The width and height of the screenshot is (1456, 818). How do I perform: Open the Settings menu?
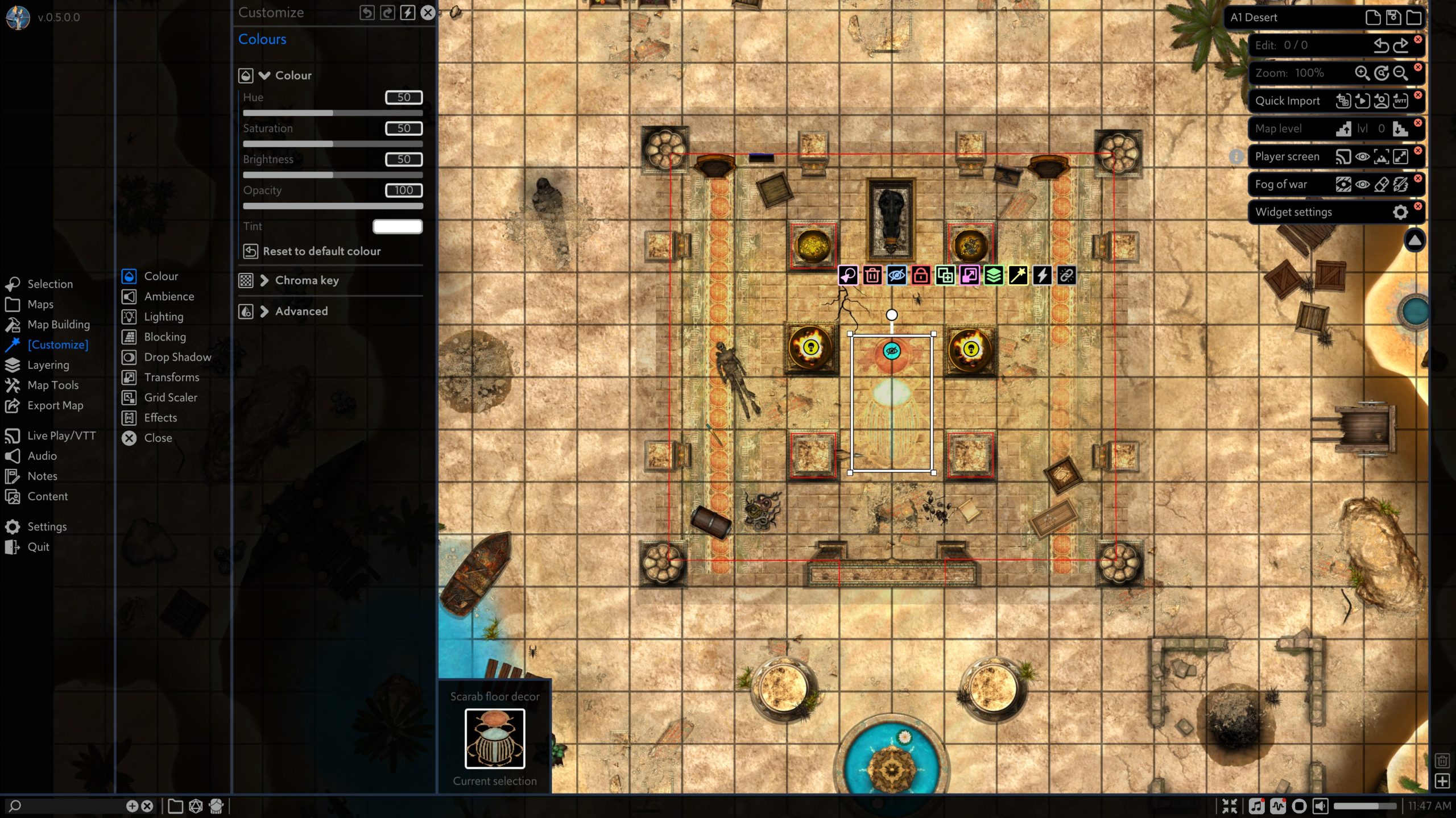coord(47,526)
